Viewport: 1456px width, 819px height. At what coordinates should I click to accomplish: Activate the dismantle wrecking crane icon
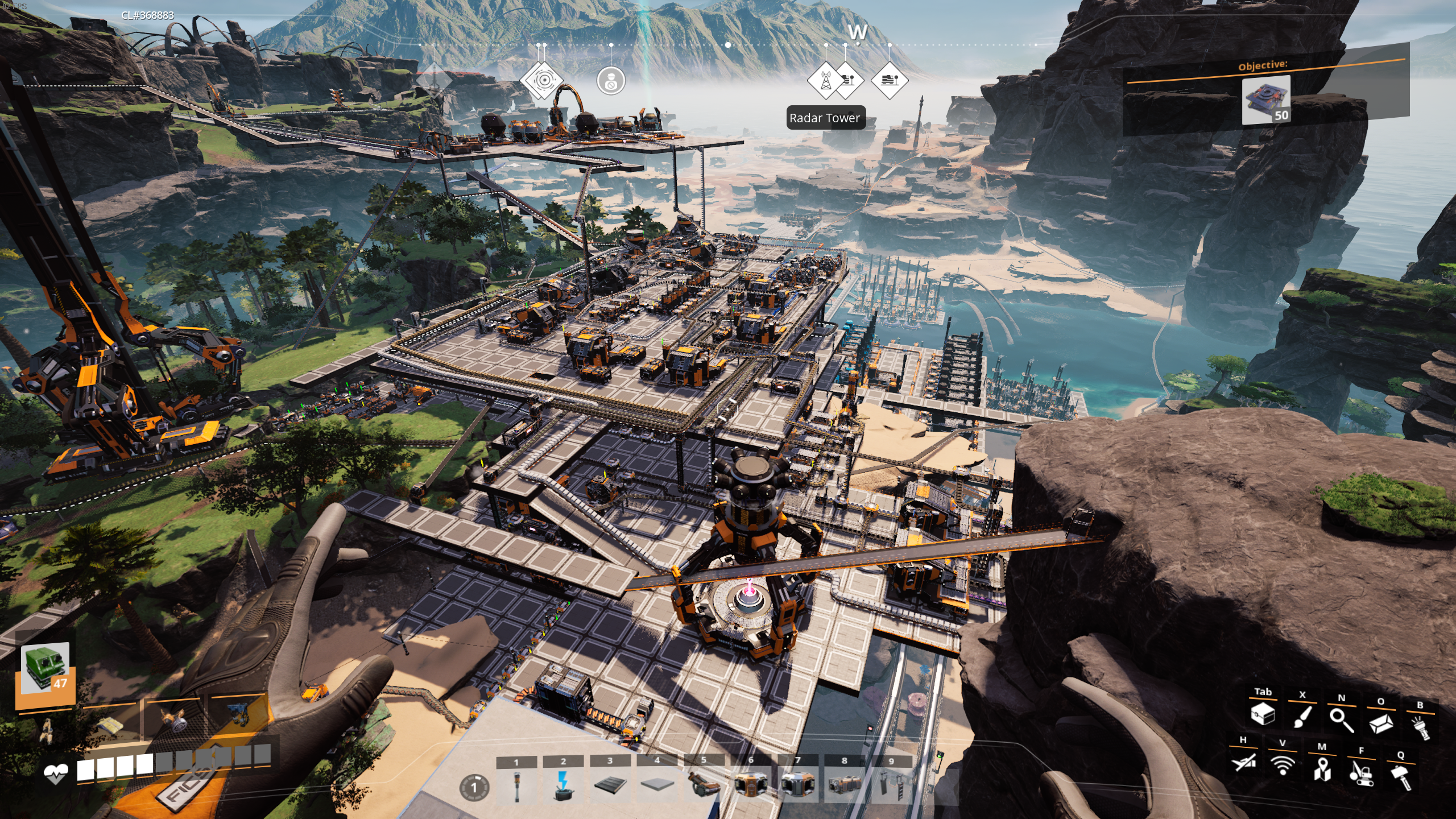point(1361,773)
